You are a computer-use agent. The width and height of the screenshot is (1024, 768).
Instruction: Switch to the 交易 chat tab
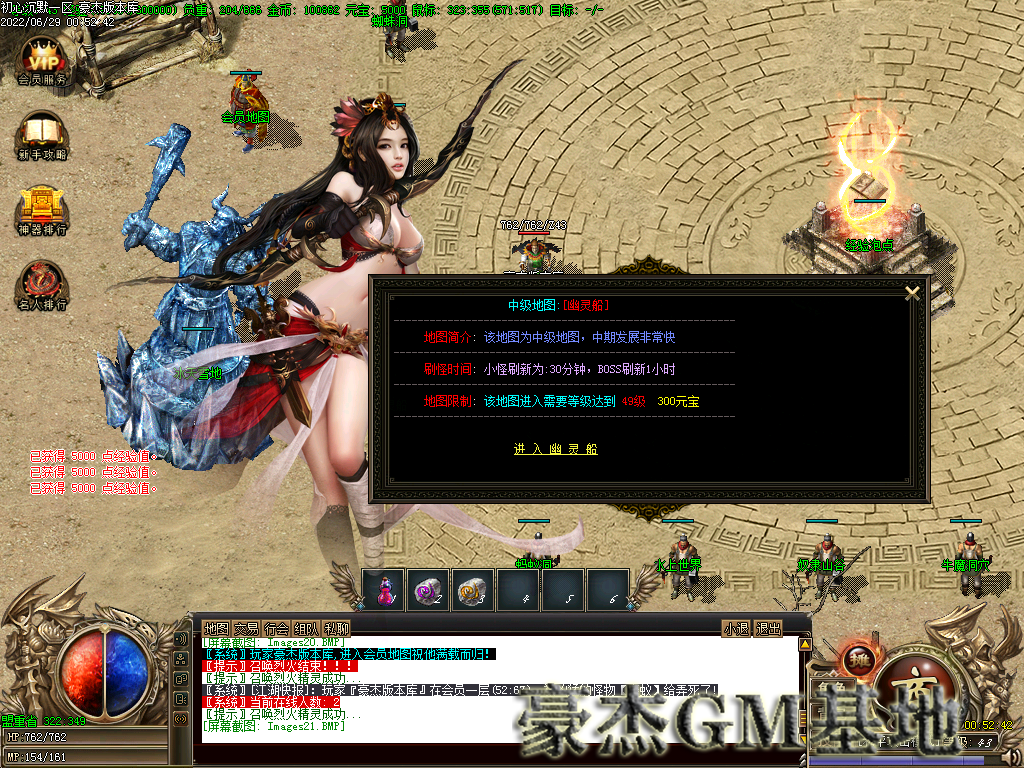[x=247, y=628]
